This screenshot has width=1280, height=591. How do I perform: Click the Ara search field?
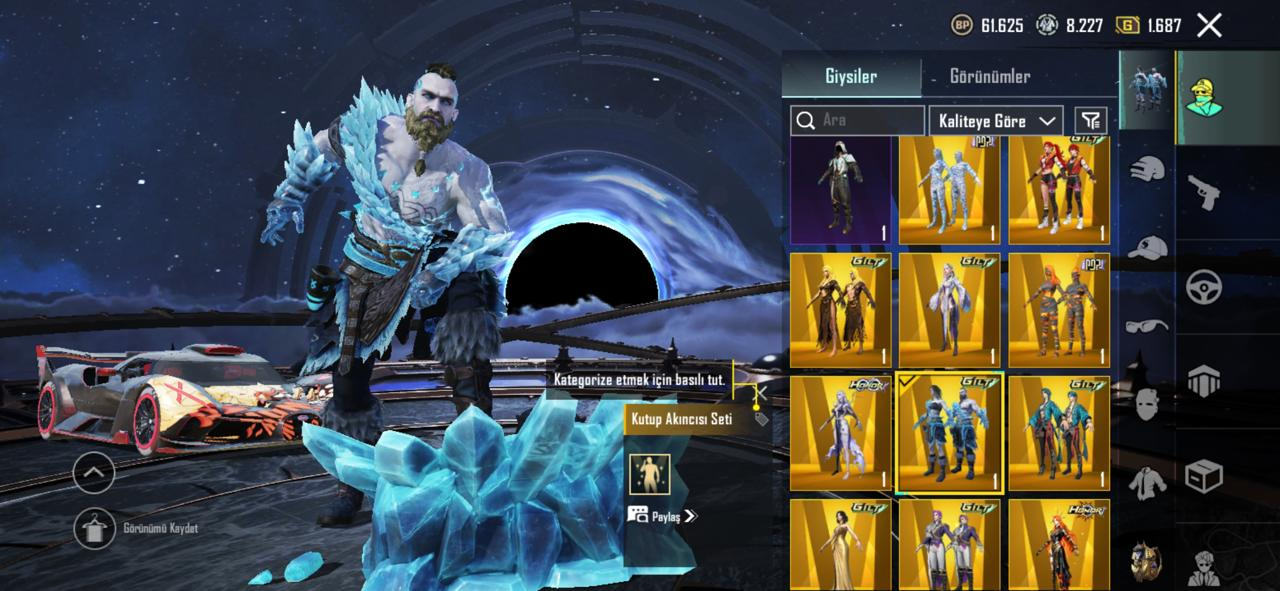click(x=858, y=120)
